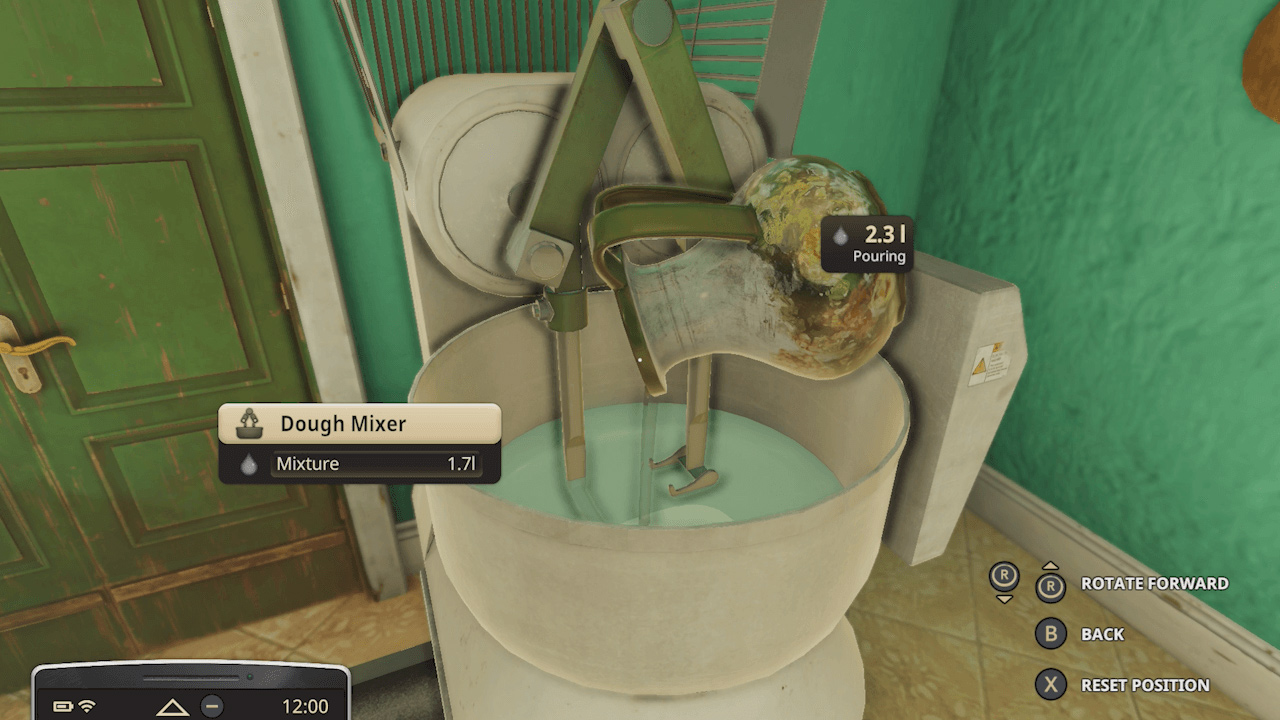Expand the Dough Mixer info tooltip
Image resolution: width=1280 pixels, height=720 pixels.
(358, 423)
